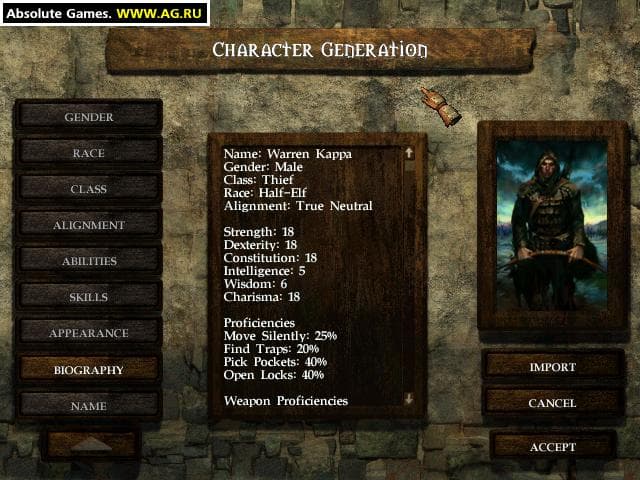The width and height of the screenshot is (640, 480).
Task: Import an existing character
Action: click(552, 367)
